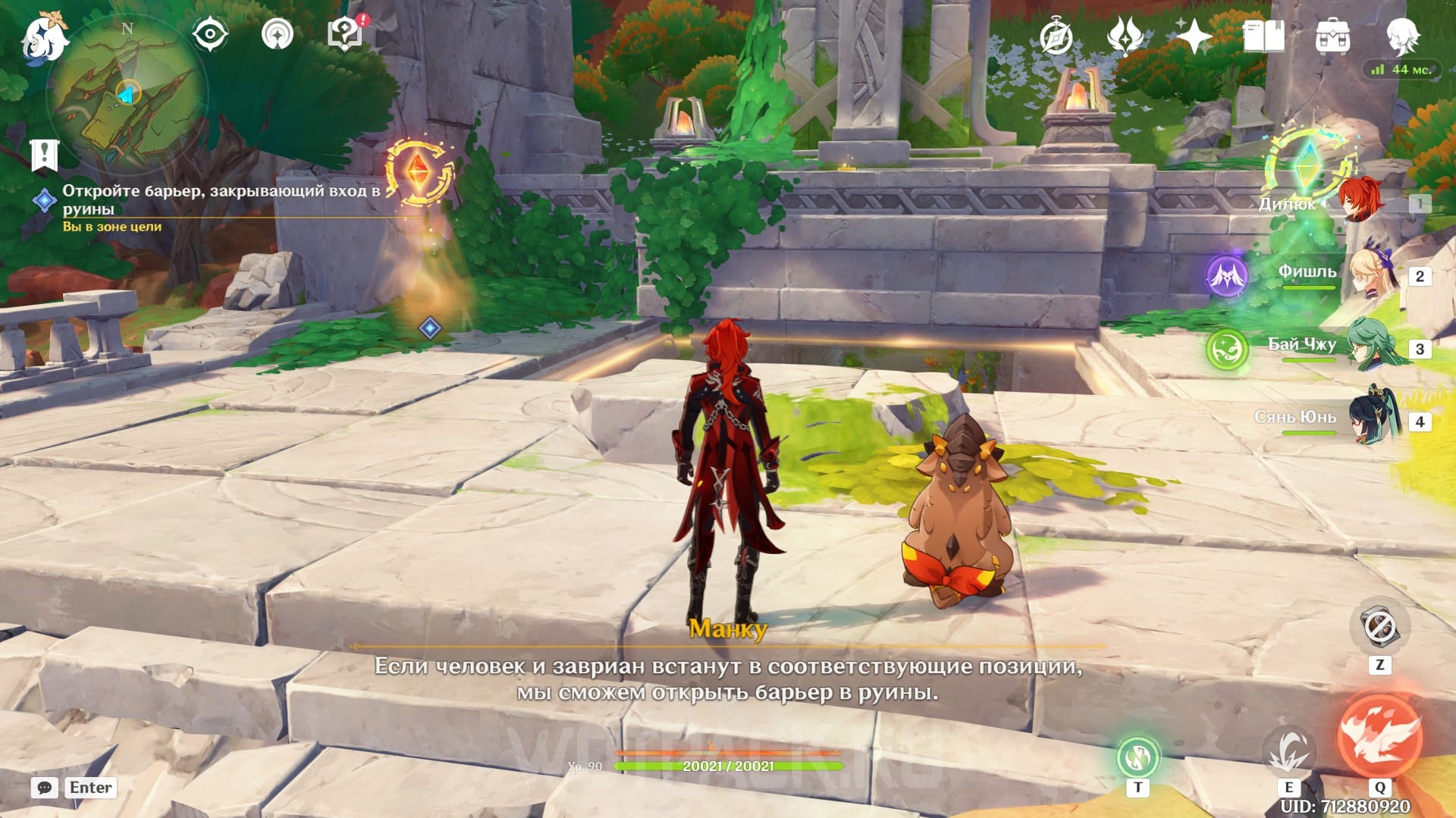Open the Paimon menu icon

pos(44,36)
